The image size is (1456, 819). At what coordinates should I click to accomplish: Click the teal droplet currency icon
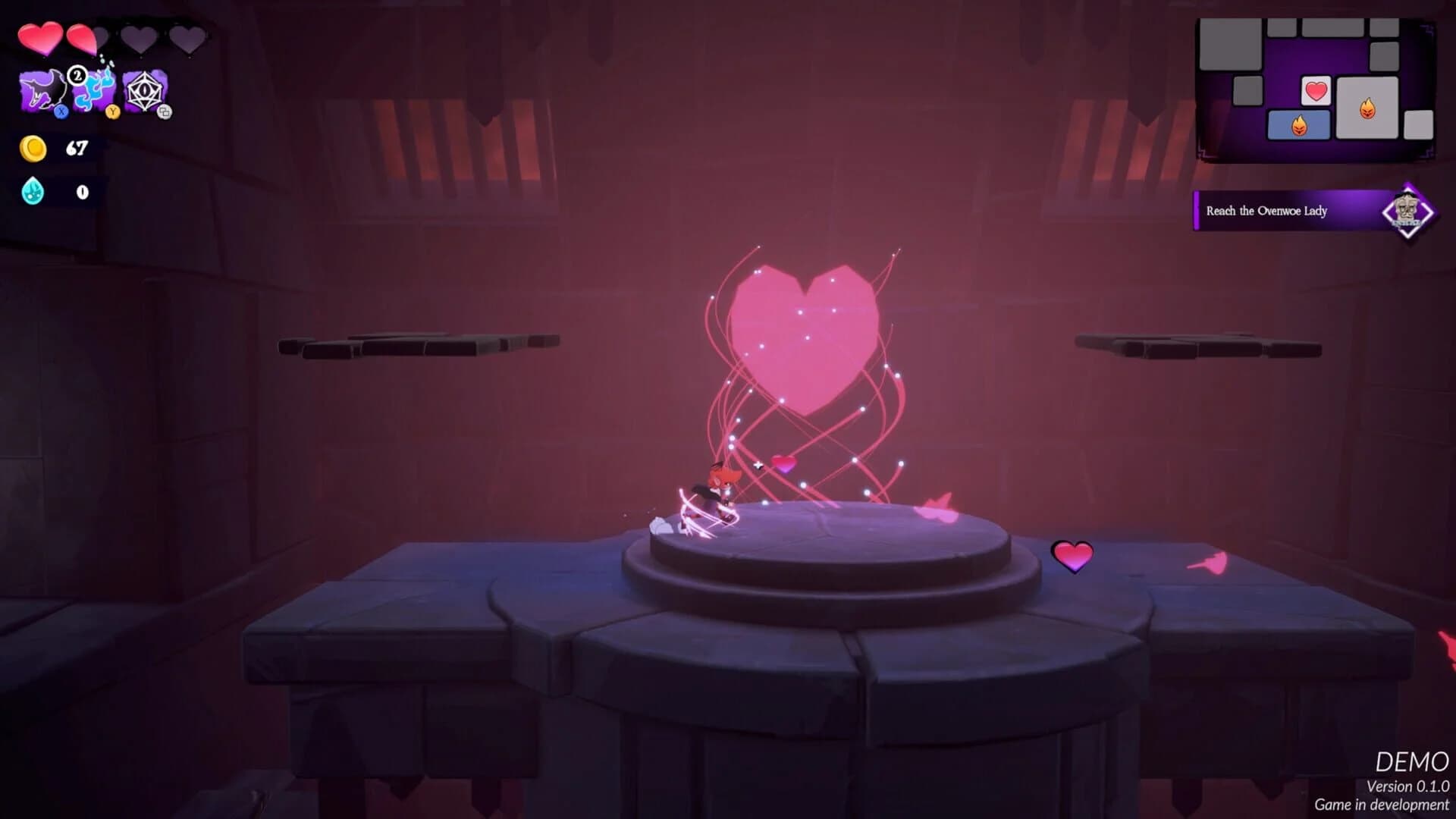tap(31, 191)
